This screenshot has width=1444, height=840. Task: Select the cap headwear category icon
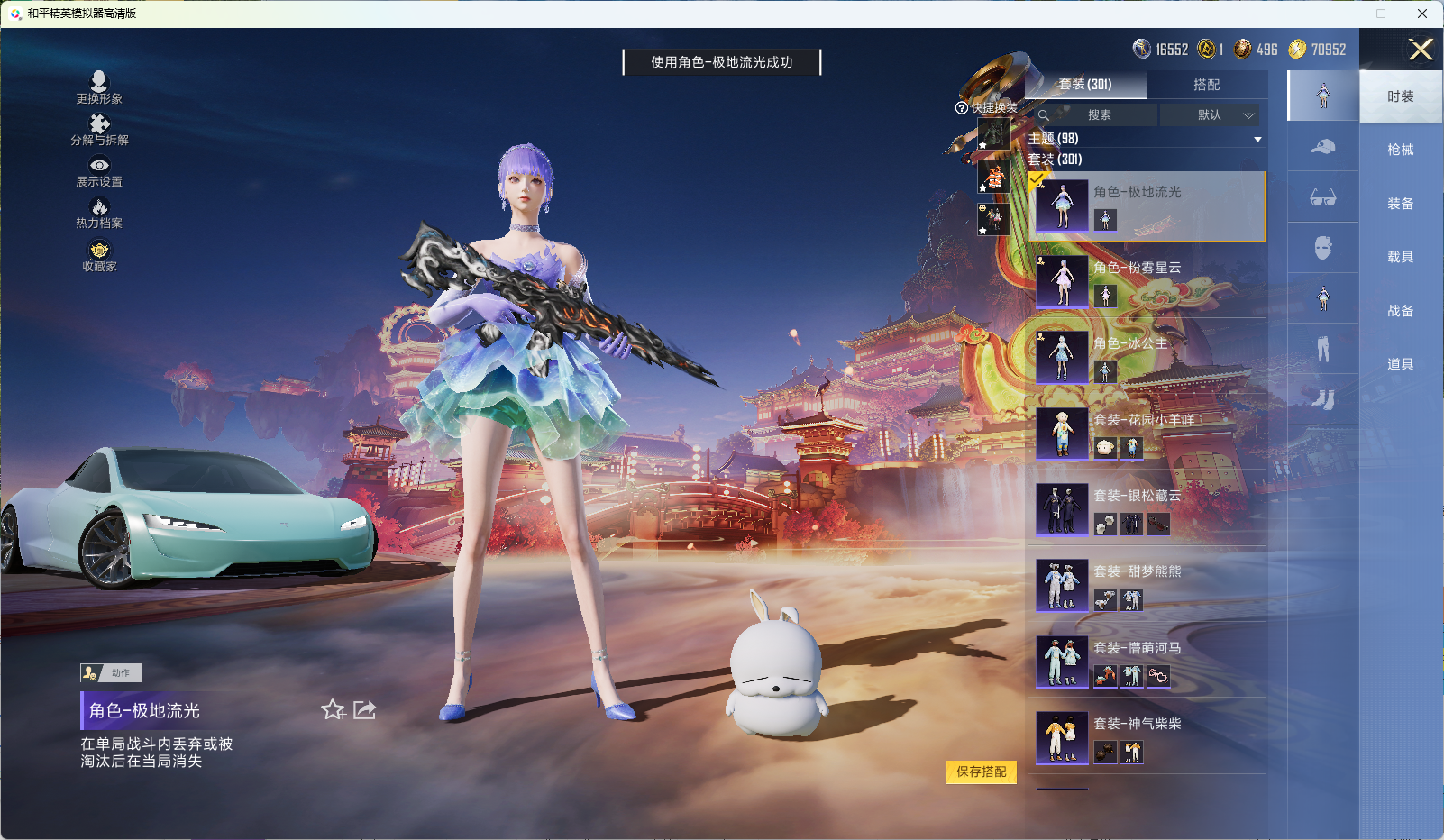tap(1322, 147)
